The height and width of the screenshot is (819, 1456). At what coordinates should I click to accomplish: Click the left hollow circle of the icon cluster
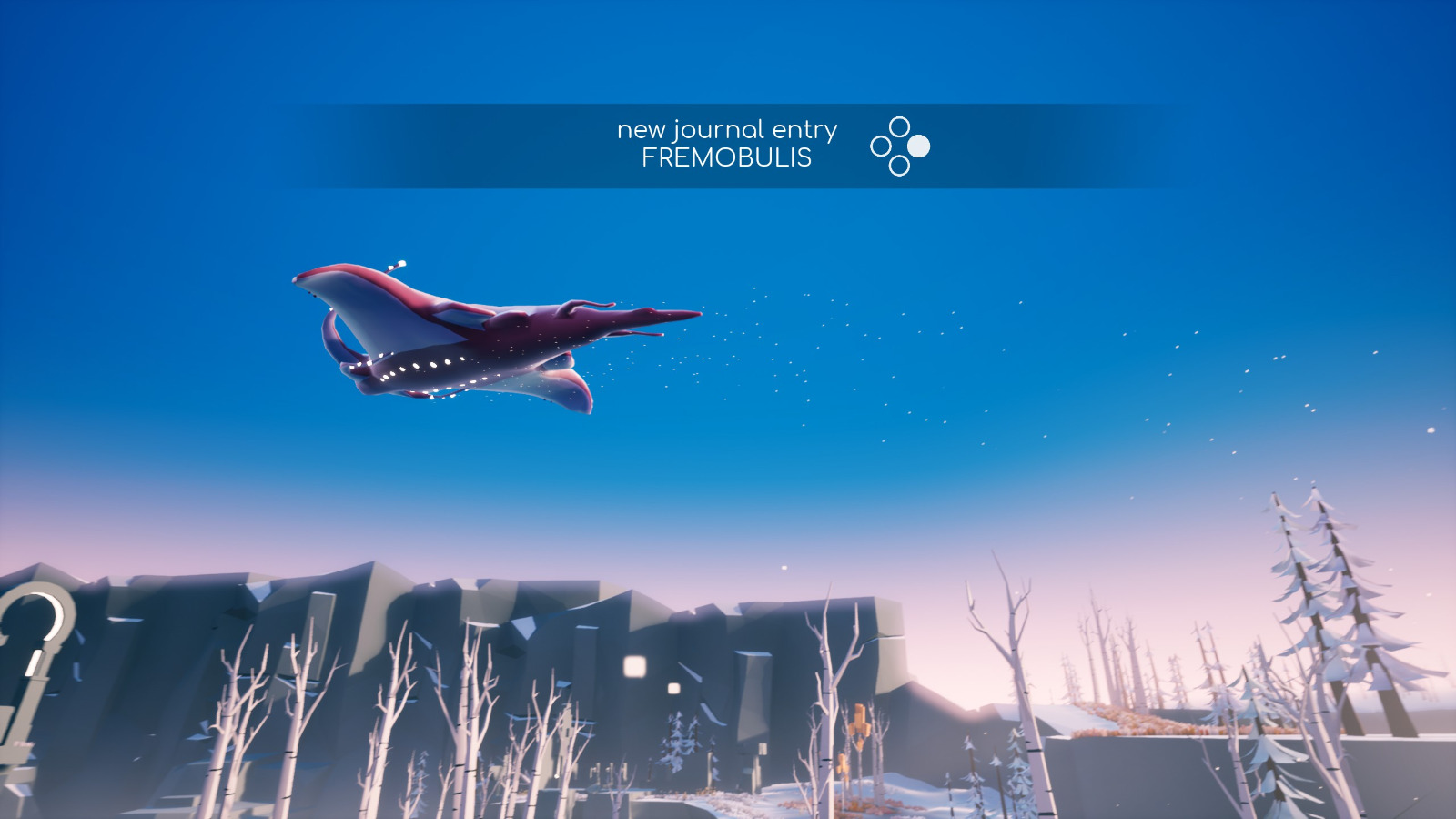(x=881, y=146)
